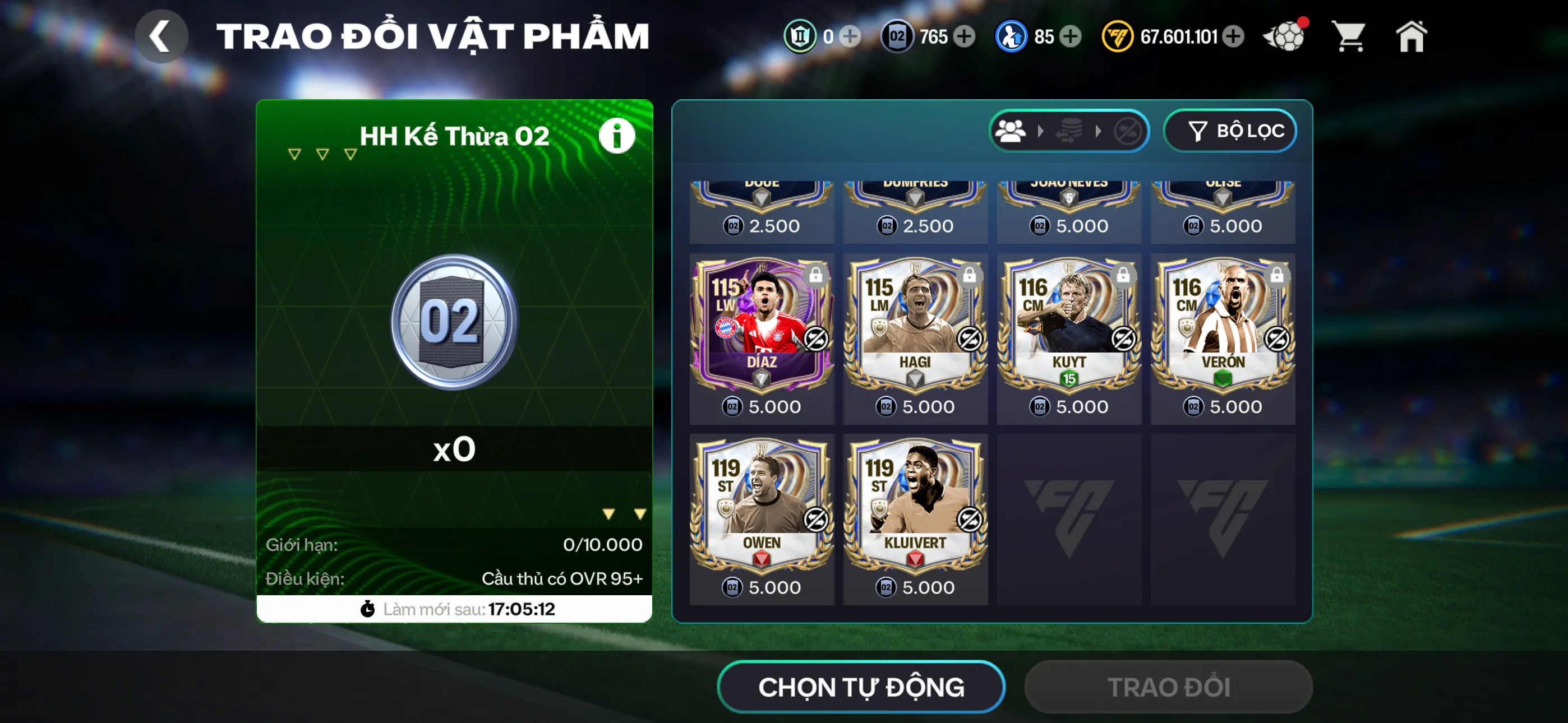The image size is (1568, 723).
Task: Tap the back arrow to exit trade screen
Action: point(162,35)
